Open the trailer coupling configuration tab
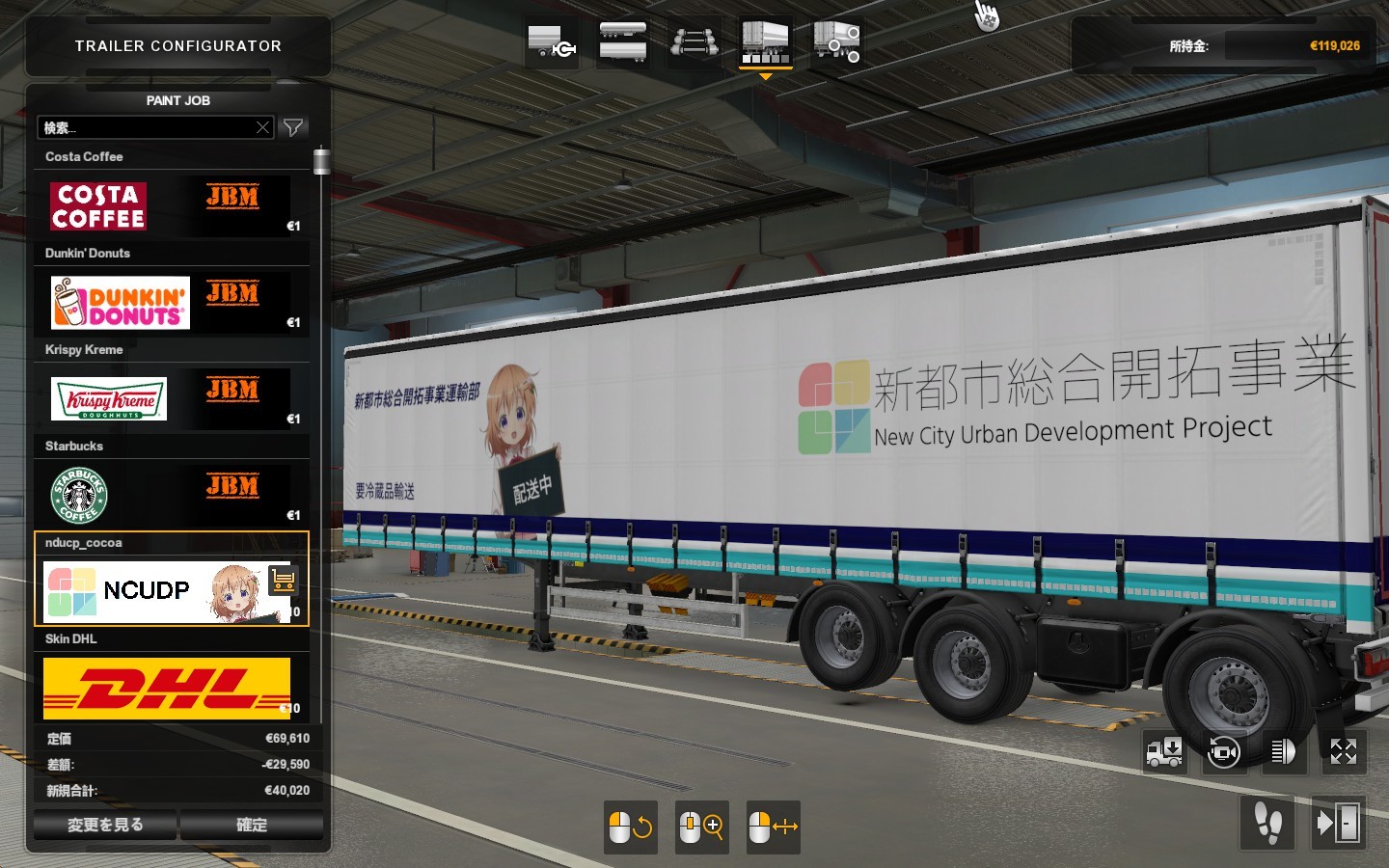The width and height of the screenshot is (1389, 868). pos(552,44)
